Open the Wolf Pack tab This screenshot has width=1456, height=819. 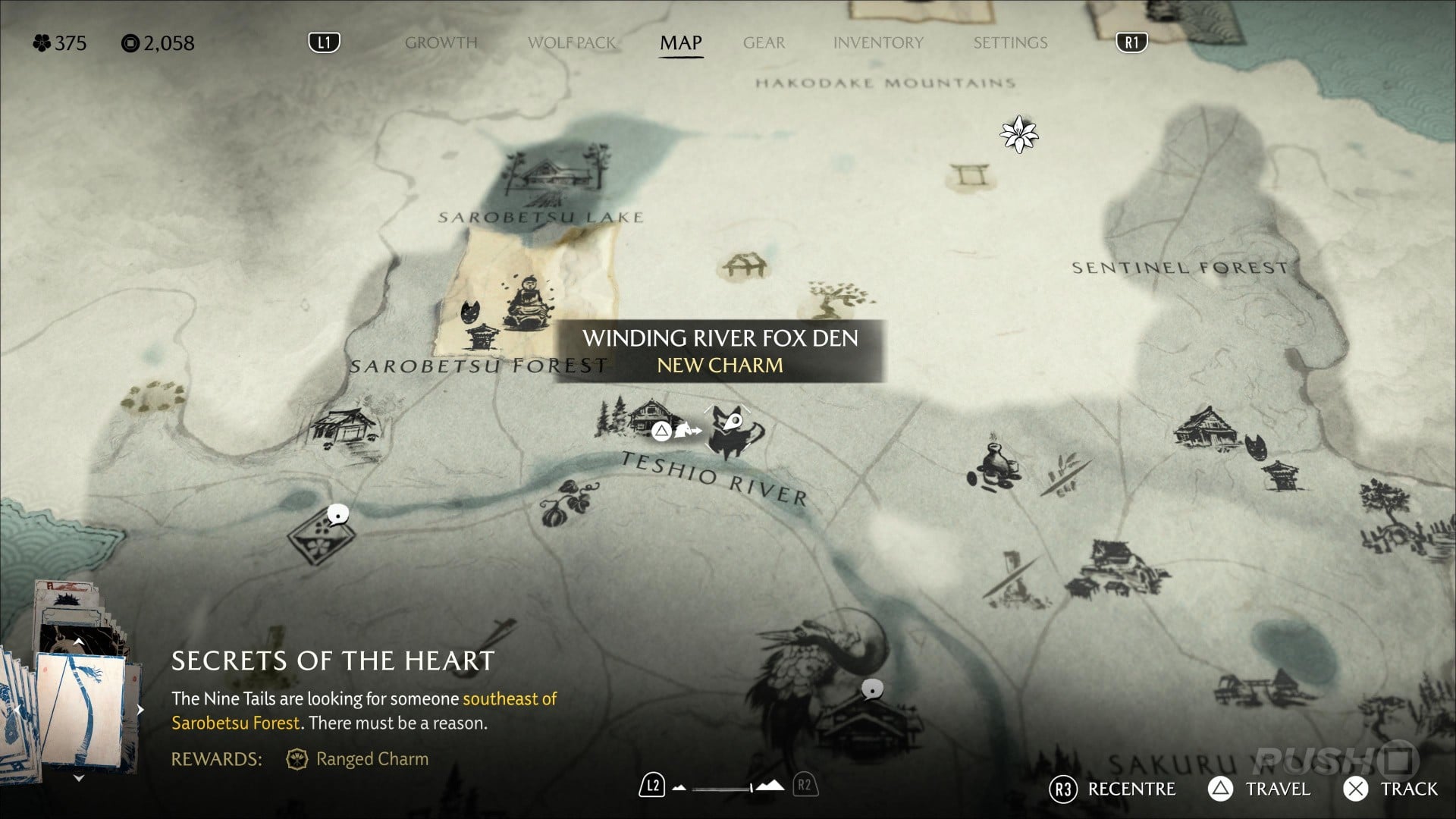click(572, 42)
